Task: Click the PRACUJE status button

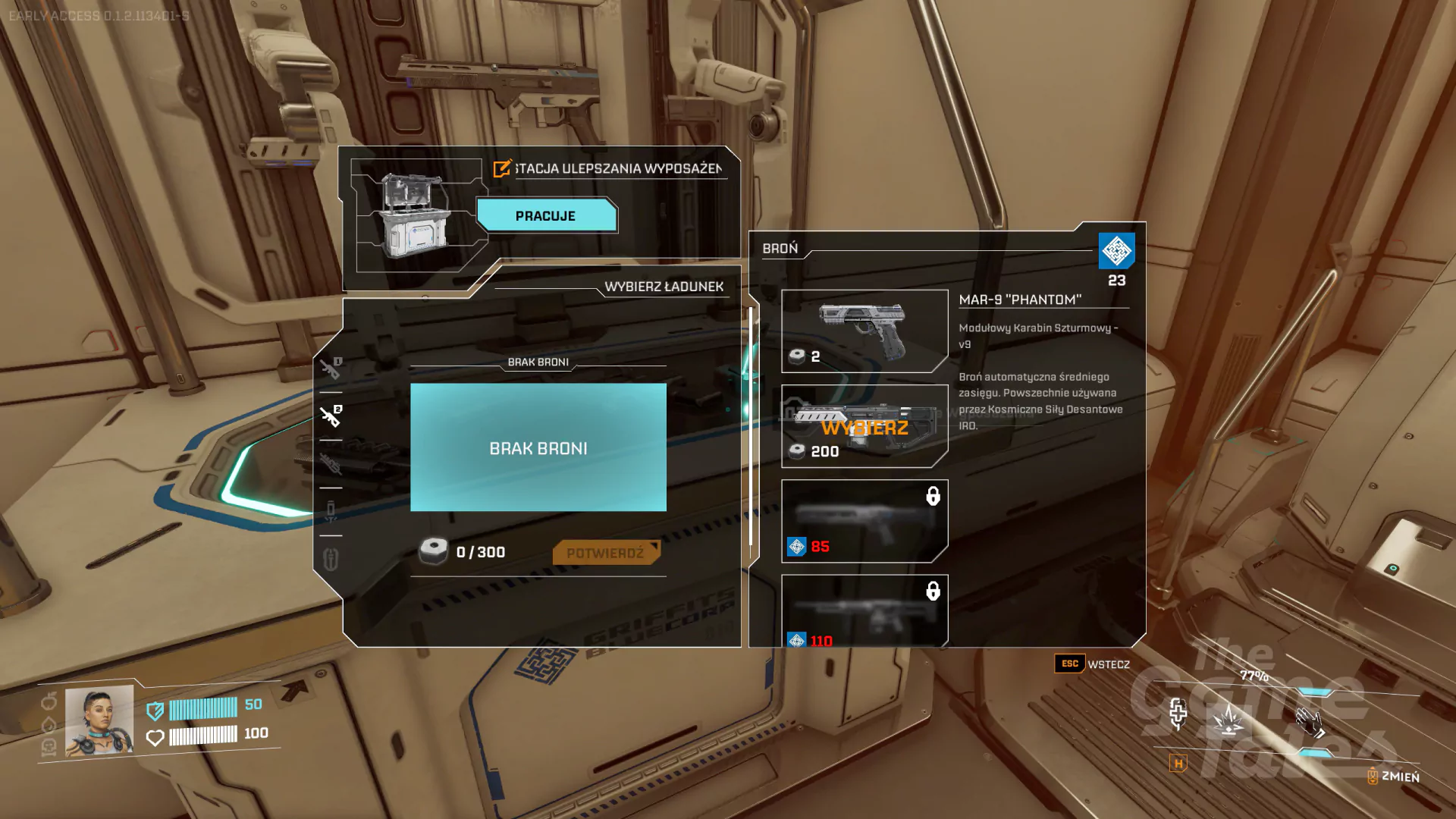Action: tap(546, 216)
